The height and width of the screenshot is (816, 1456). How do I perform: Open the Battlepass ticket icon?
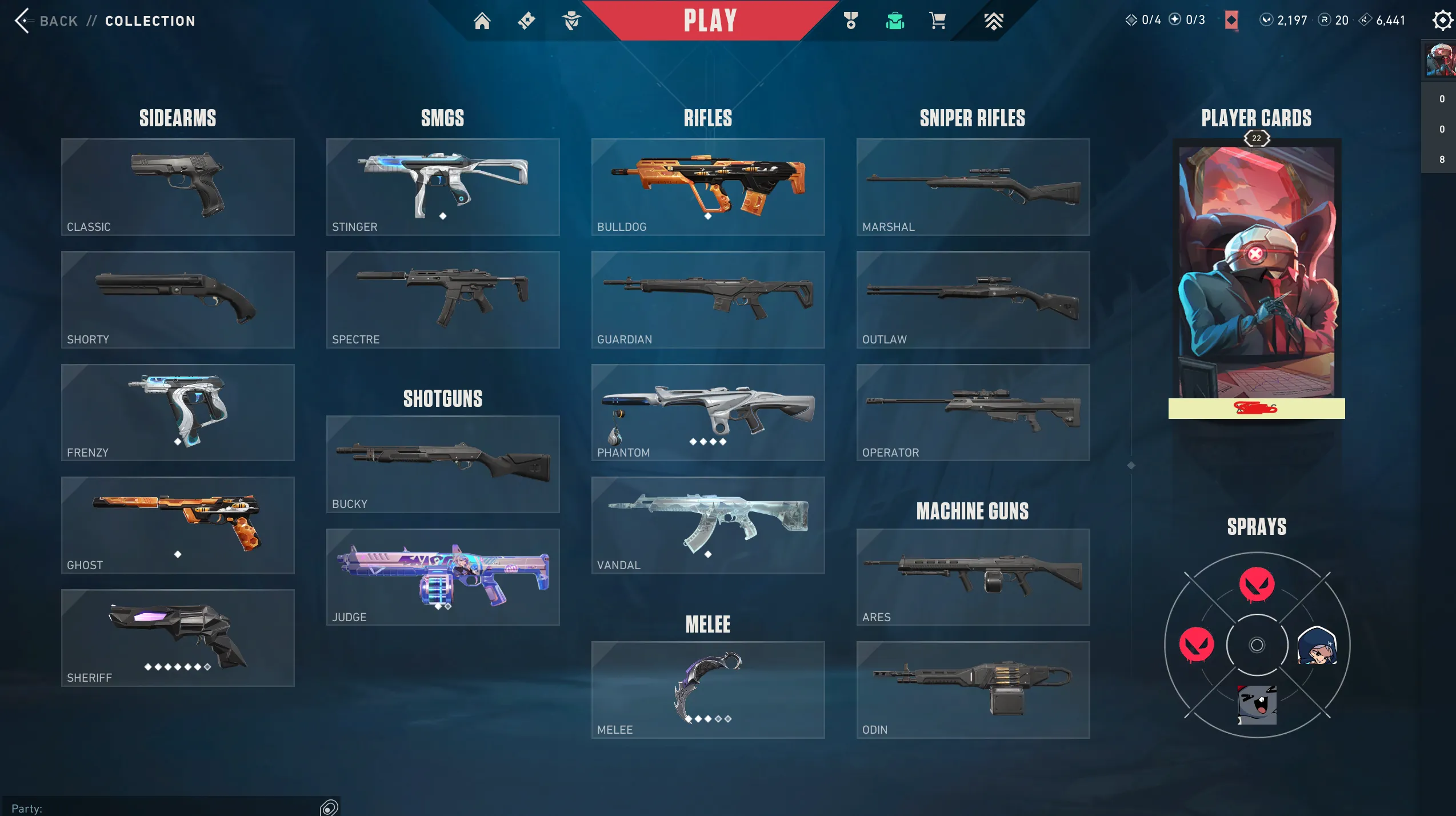pyautogui.click(x=527, y=21)
